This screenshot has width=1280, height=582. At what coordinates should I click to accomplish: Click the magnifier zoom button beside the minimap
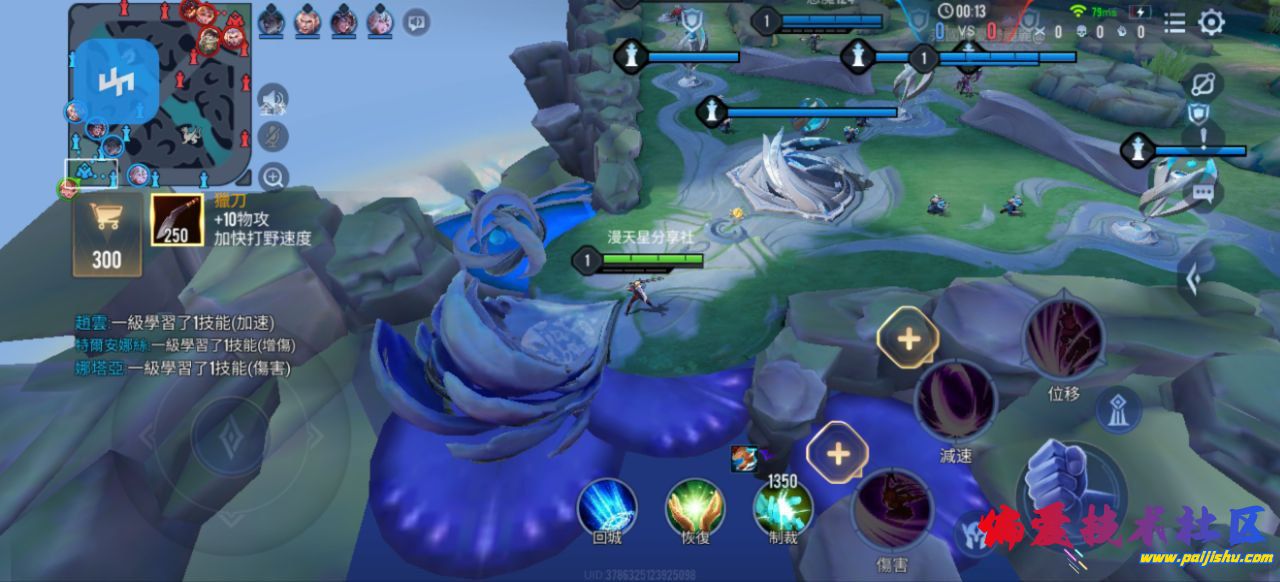[x=273, y=177]
